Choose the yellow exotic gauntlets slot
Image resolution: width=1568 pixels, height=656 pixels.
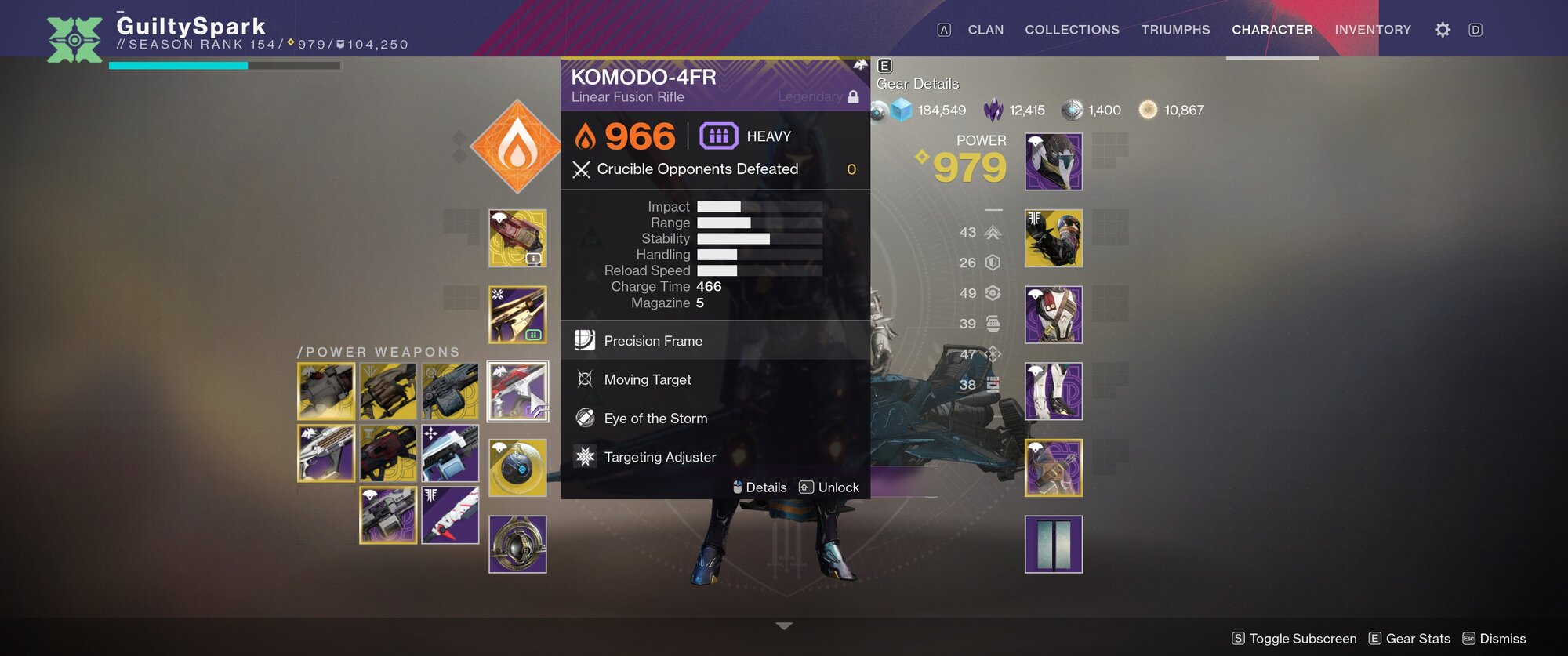coord(1054,238)
